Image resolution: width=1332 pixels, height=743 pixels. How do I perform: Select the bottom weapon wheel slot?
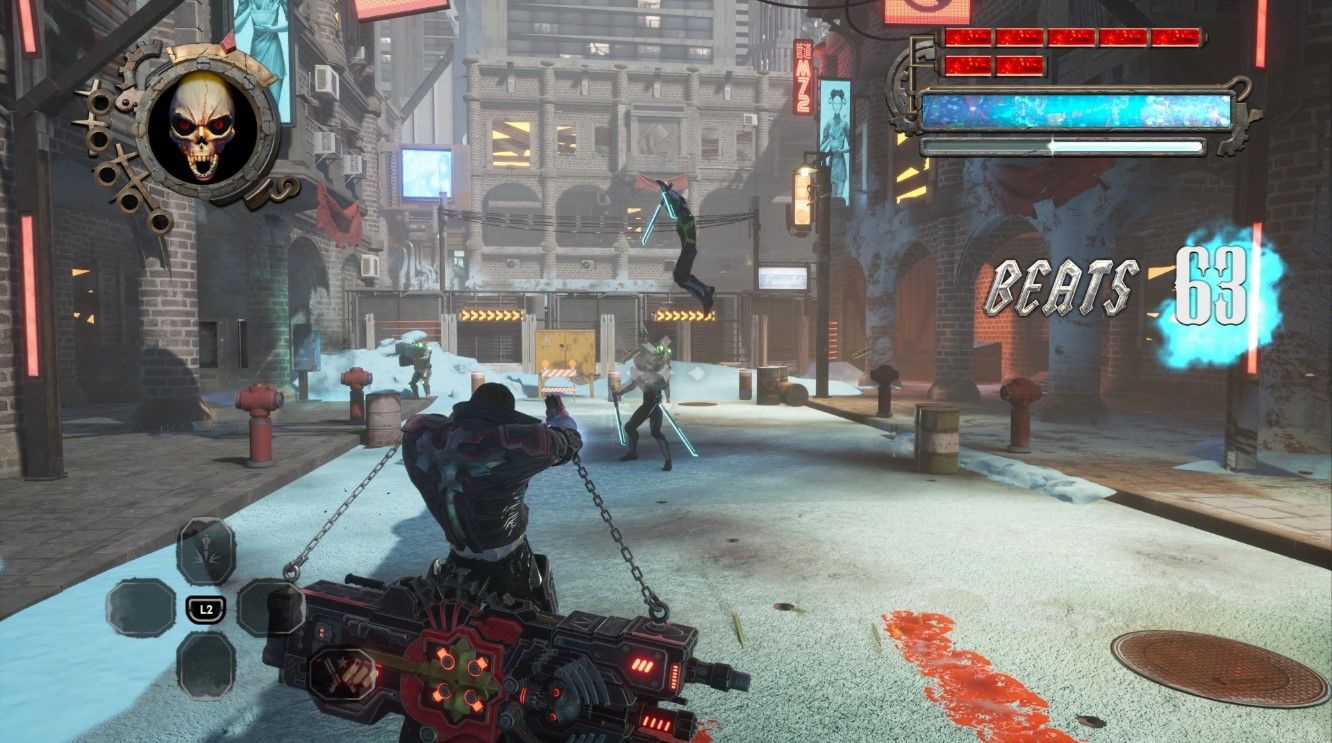click(207, 665)
